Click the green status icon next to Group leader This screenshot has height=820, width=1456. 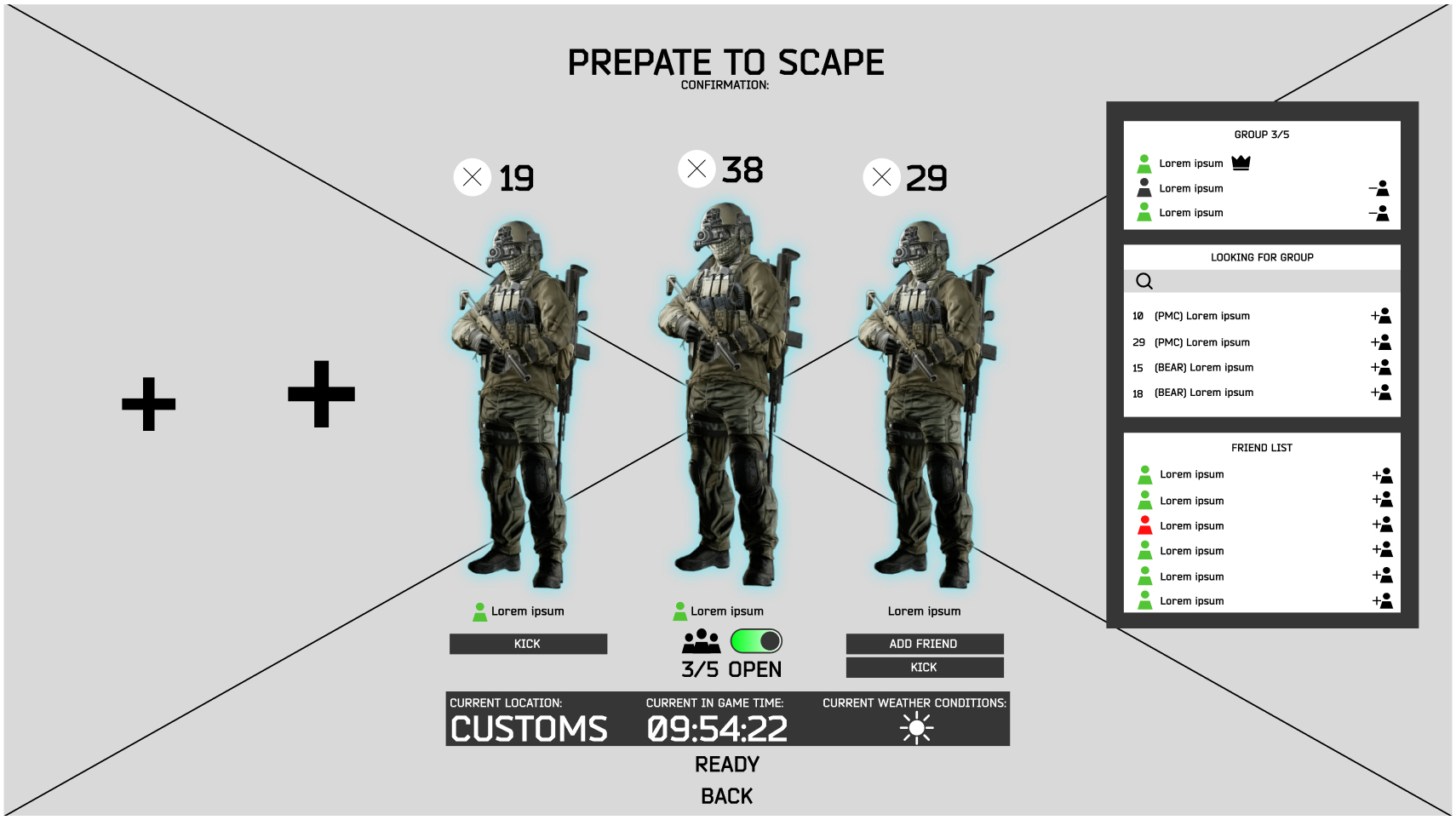pos(1145,162)
